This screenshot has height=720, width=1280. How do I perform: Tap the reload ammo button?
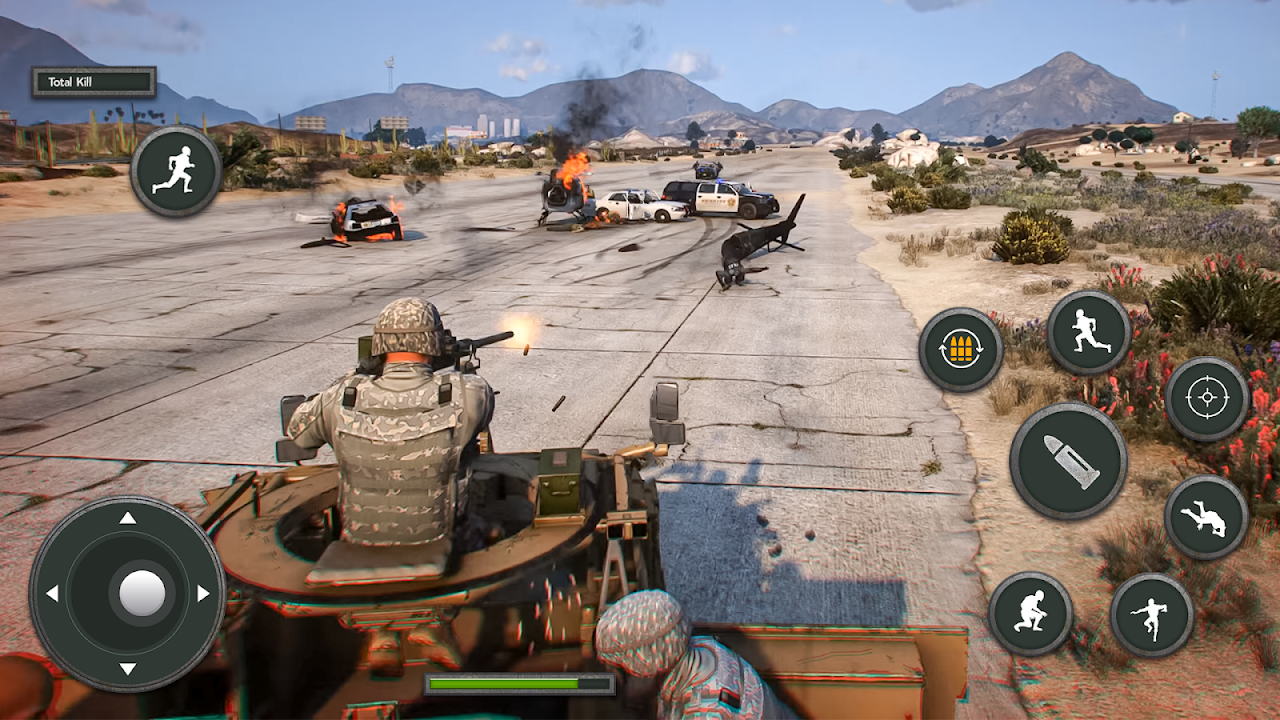pyautogui.click(x=961, y=350)
